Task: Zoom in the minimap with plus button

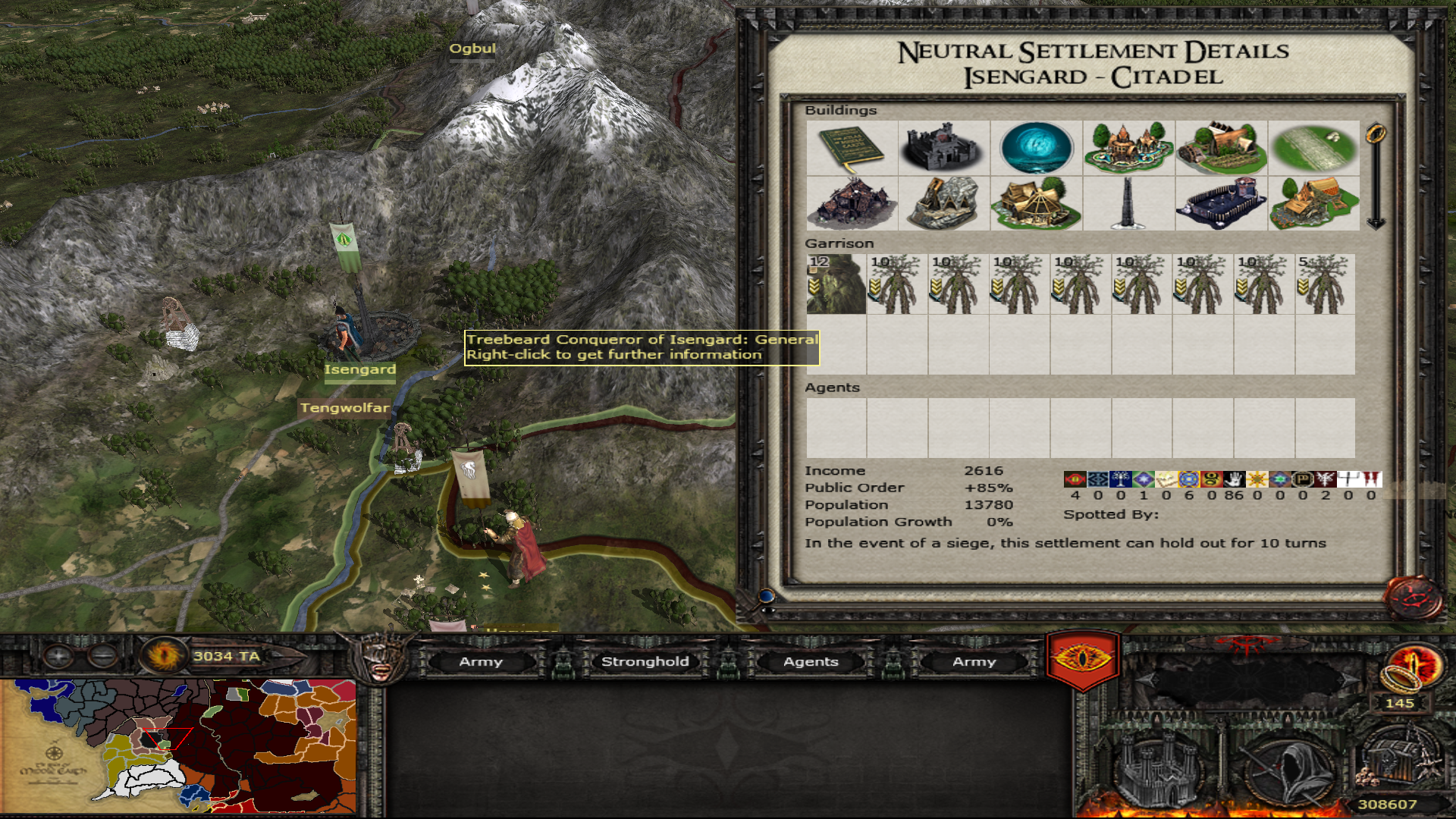Action: pos(58,655)
